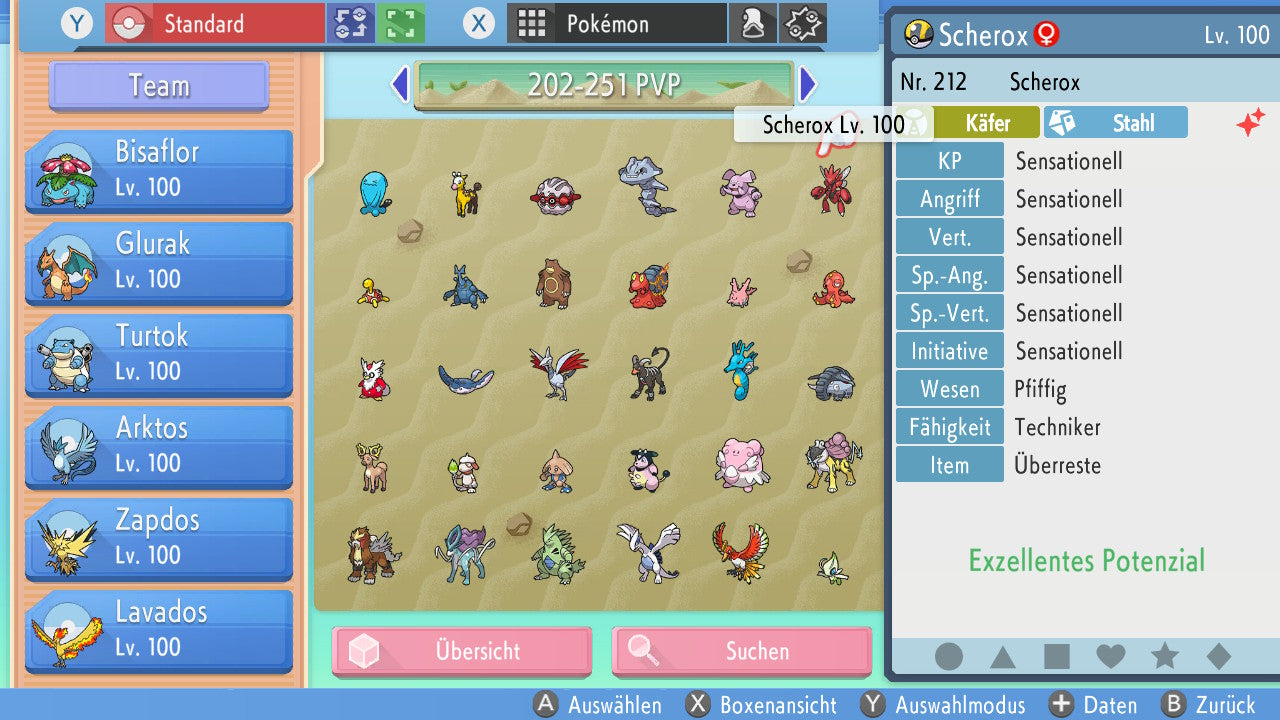Open the settings gear icon
Image resolution: width=1280 pixels, height=720 pixels.
coord(803,22)
